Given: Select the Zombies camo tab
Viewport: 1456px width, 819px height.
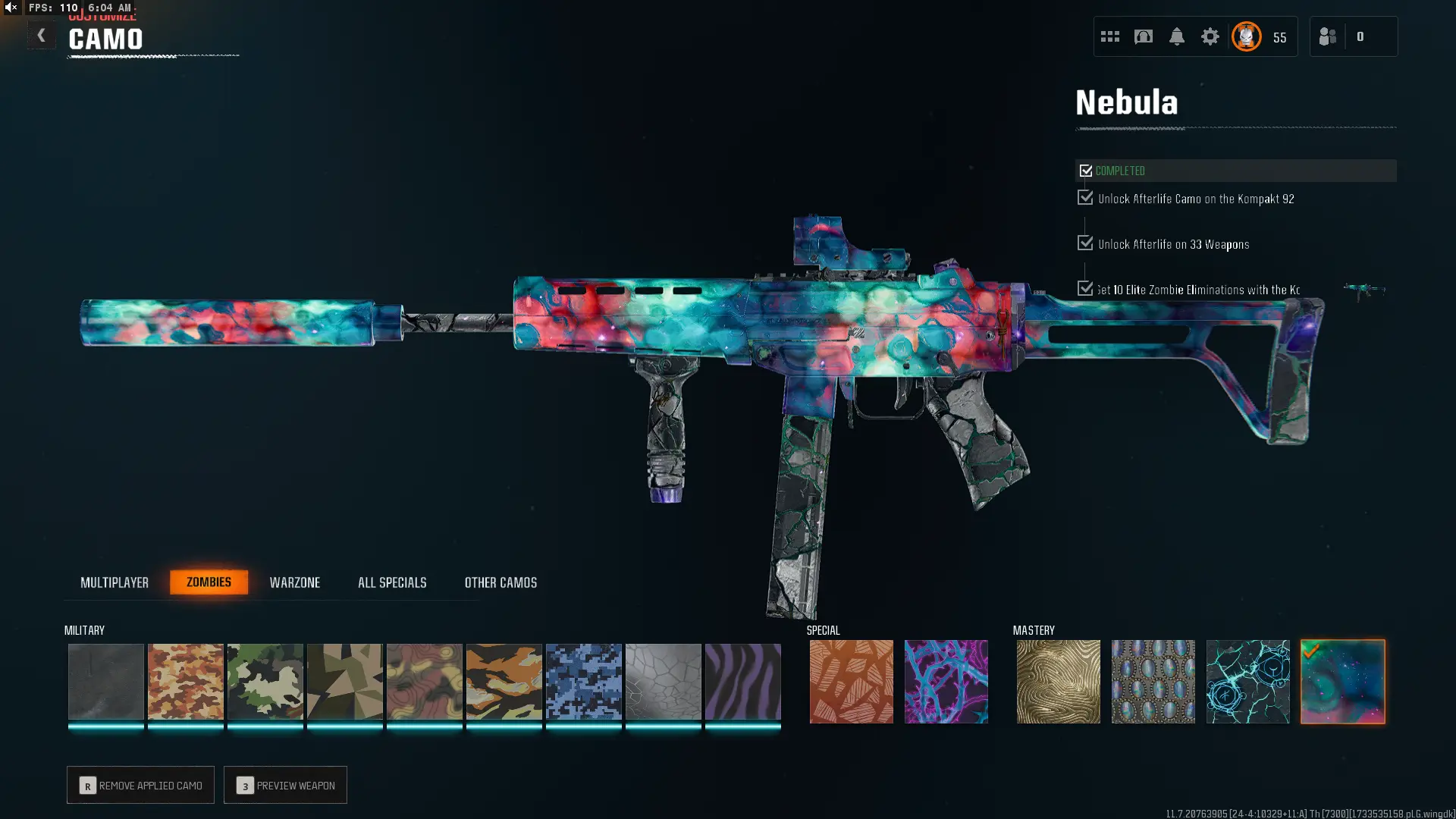Looking at the screenshot, I should tap(209, 582).
